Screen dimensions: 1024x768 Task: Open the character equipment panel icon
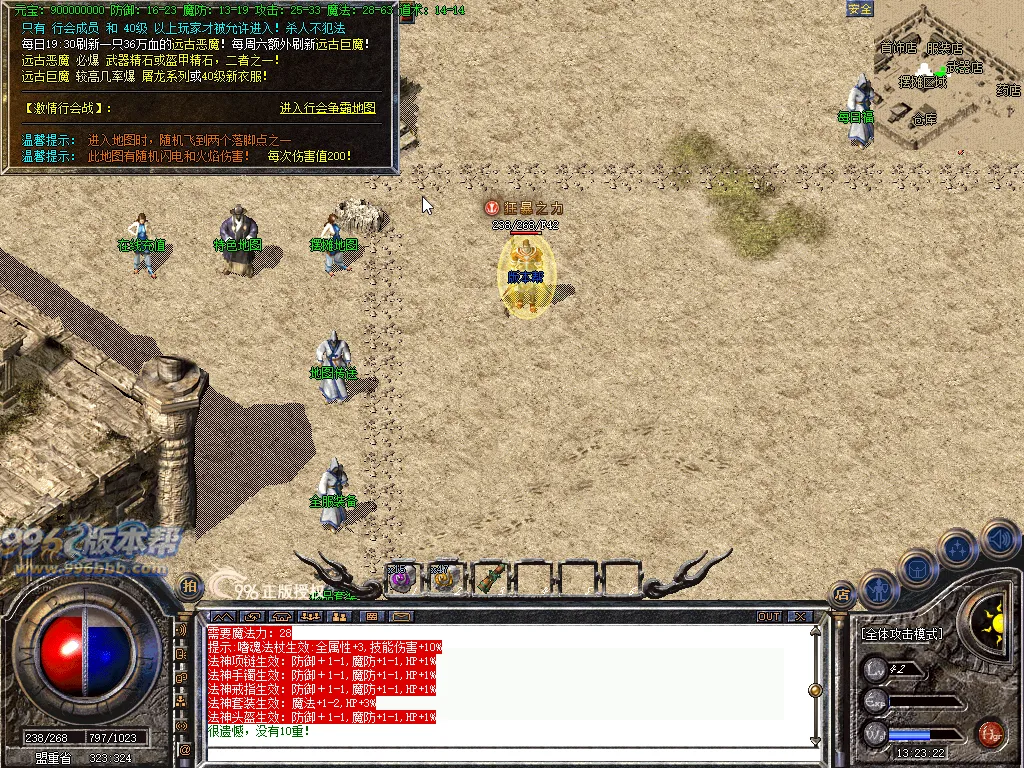879,589
